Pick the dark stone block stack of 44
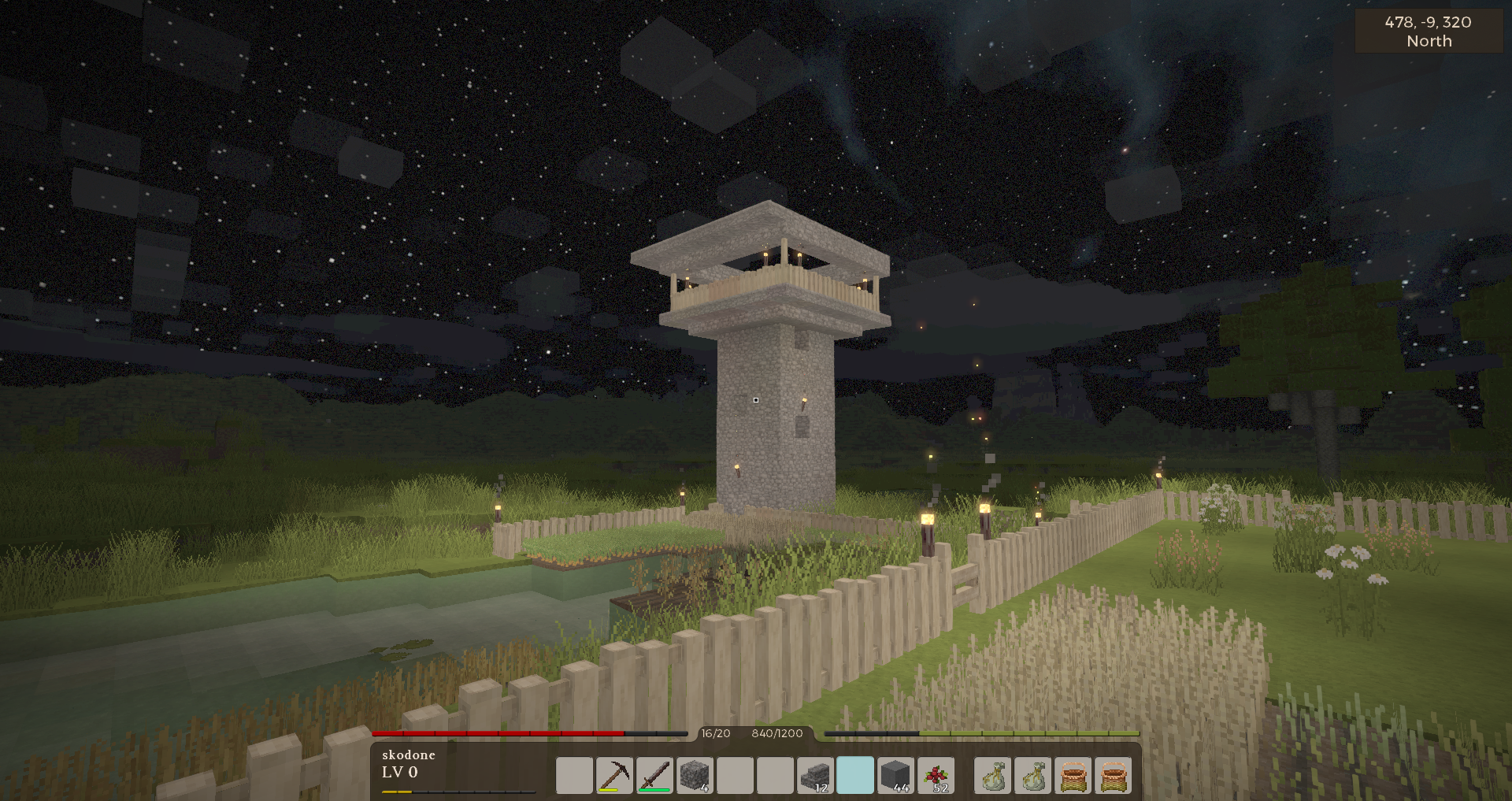Image resolution: width=1512 pixels, height=801 pixels. click(x=895, y=775)
